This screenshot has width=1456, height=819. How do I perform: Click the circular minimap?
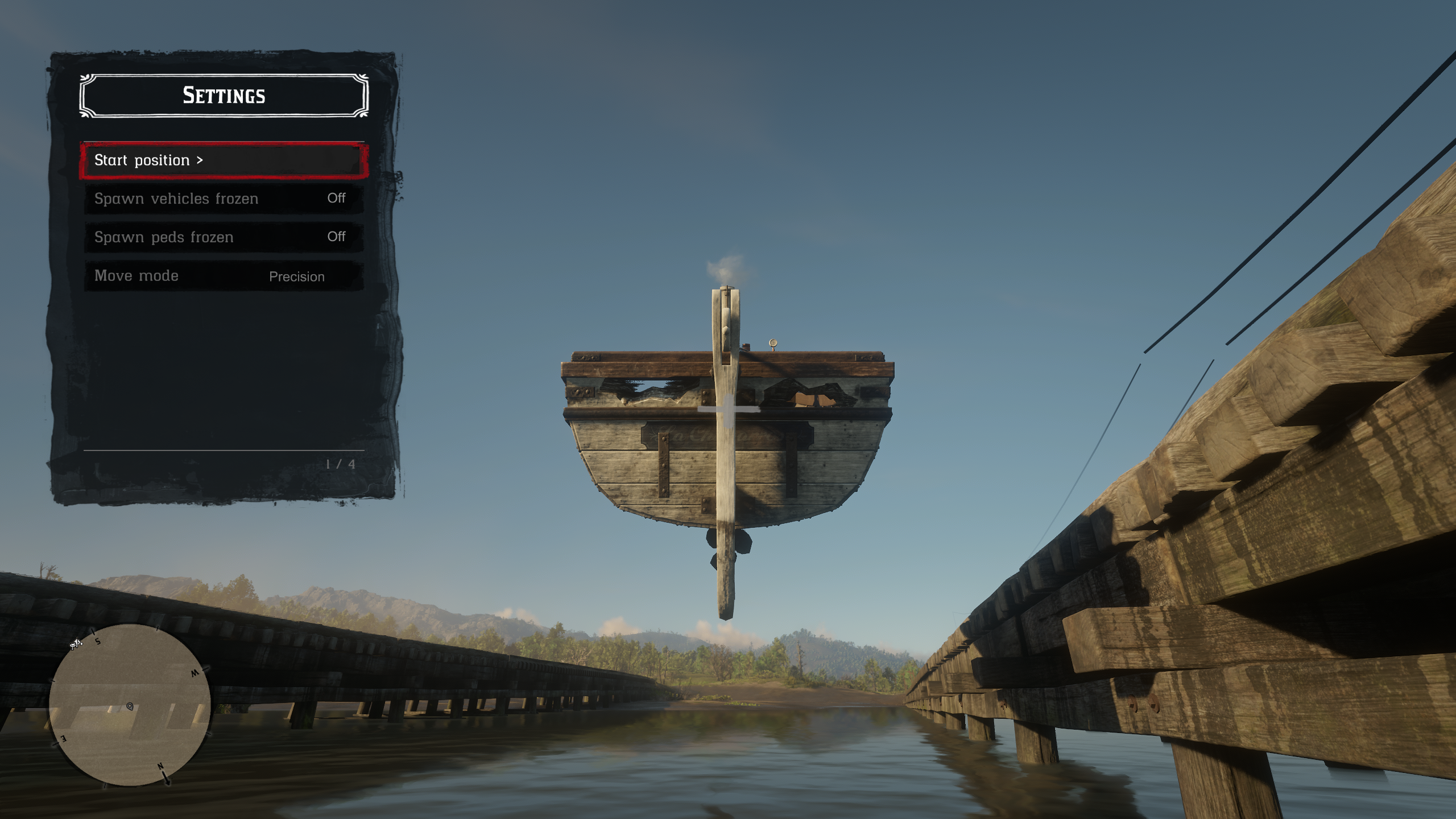pos(130,705)
